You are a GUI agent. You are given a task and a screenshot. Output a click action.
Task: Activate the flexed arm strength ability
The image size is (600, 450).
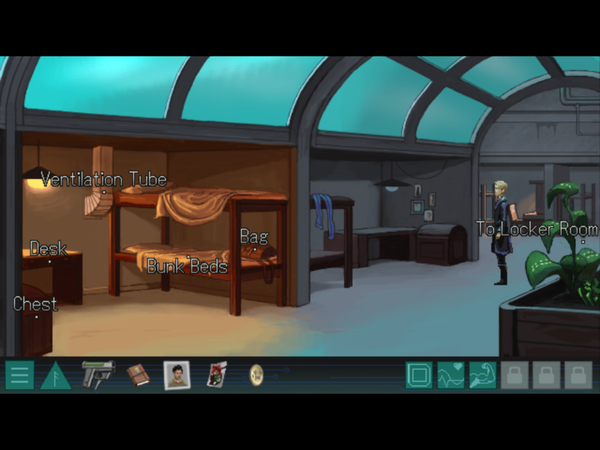[483, 376]
